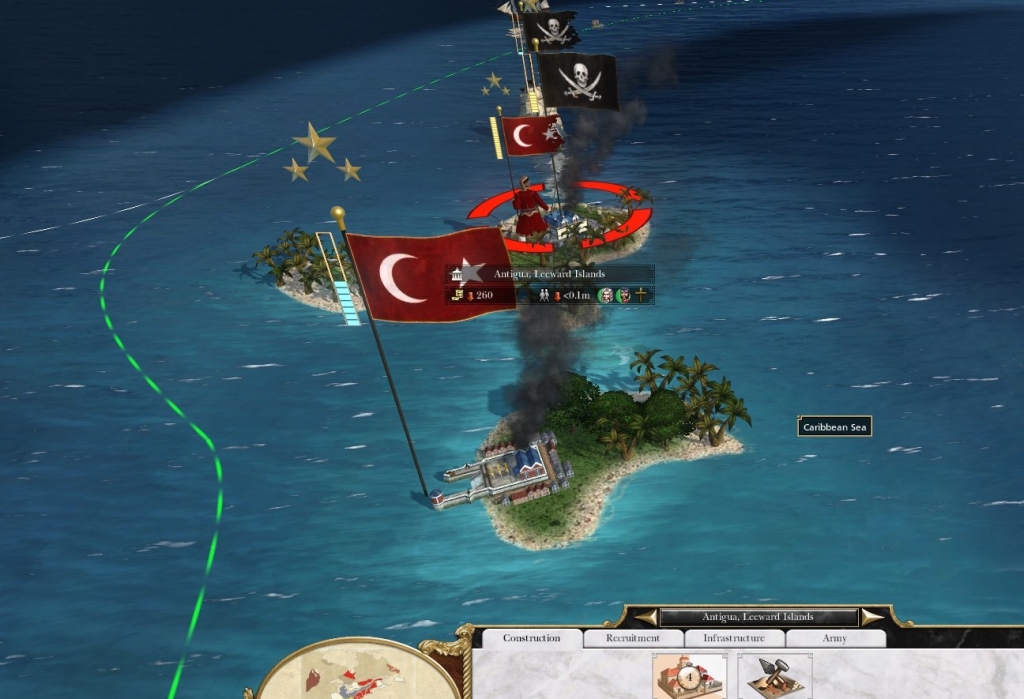1024x699 pixels.
Task: Select the large pirate skull flag fleet
Action: (579, 82)
